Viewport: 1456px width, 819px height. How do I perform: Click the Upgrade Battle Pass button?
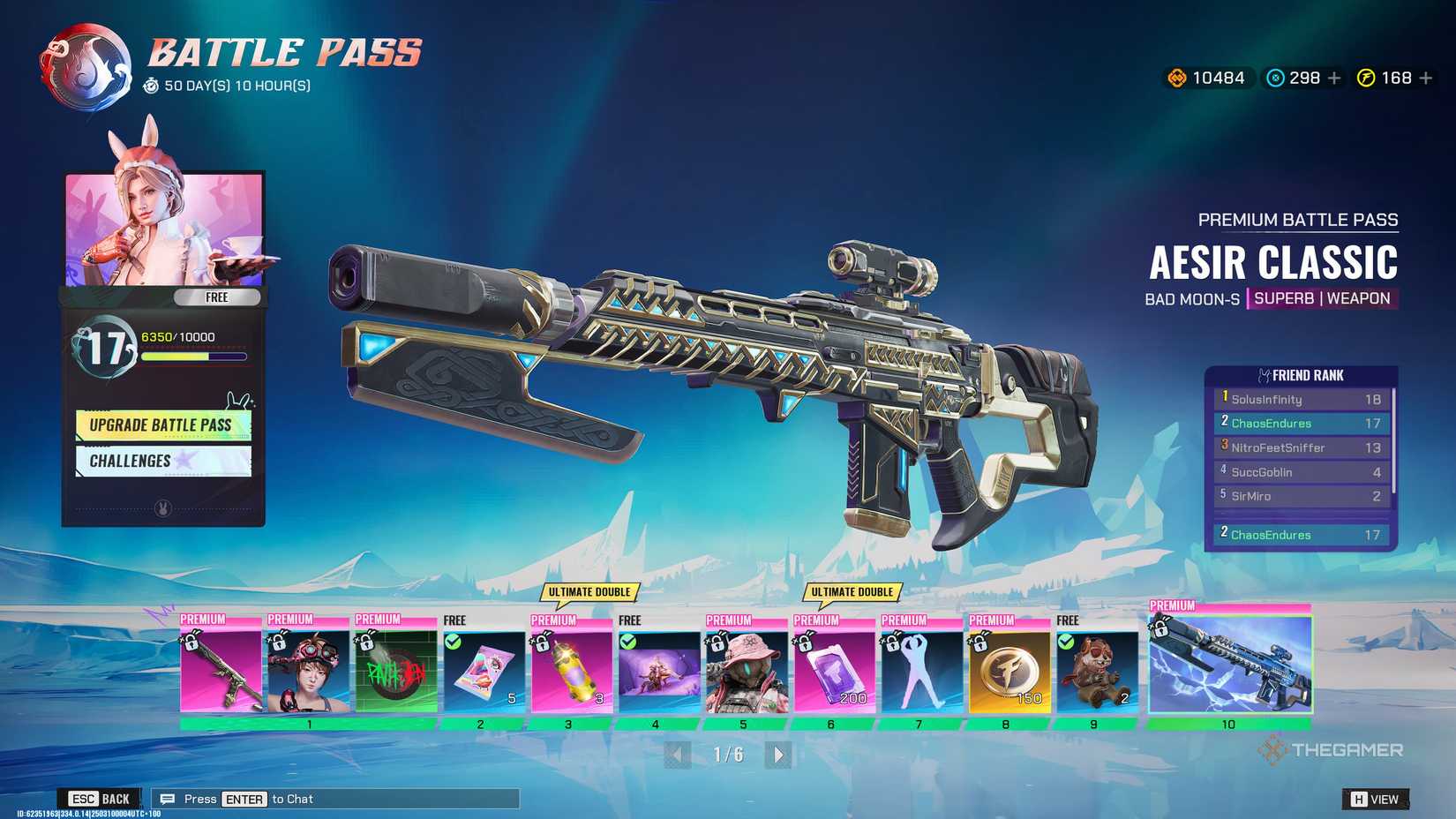(162, 425)
